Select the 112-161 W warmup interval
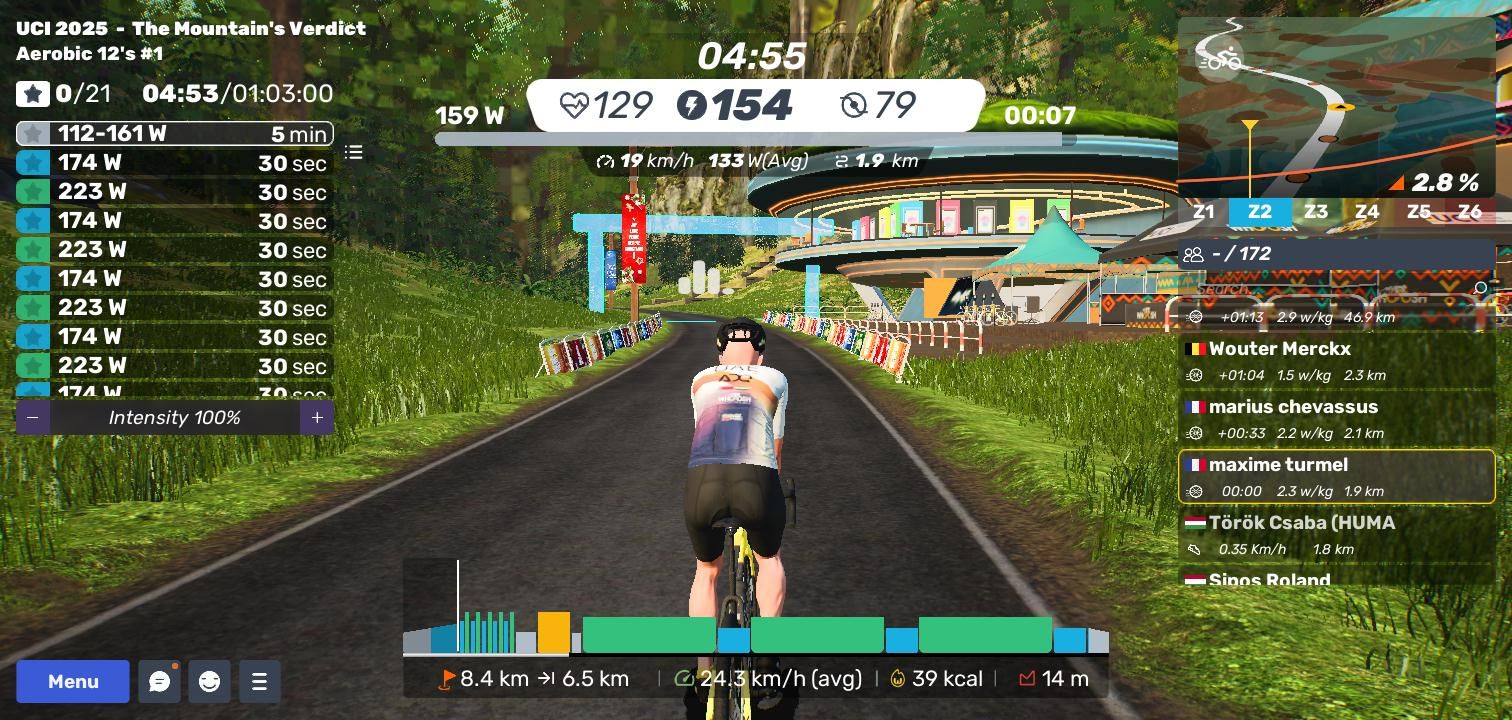Viewport: 1512px width, 720px height. point(175,134)
